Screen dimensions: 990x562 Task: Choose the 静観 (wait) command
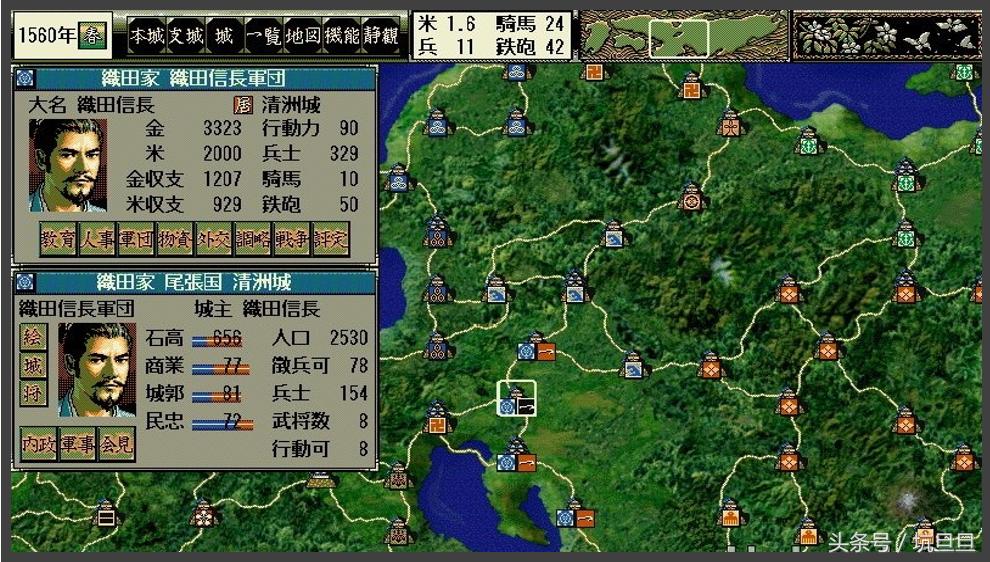tap(379, 36)
